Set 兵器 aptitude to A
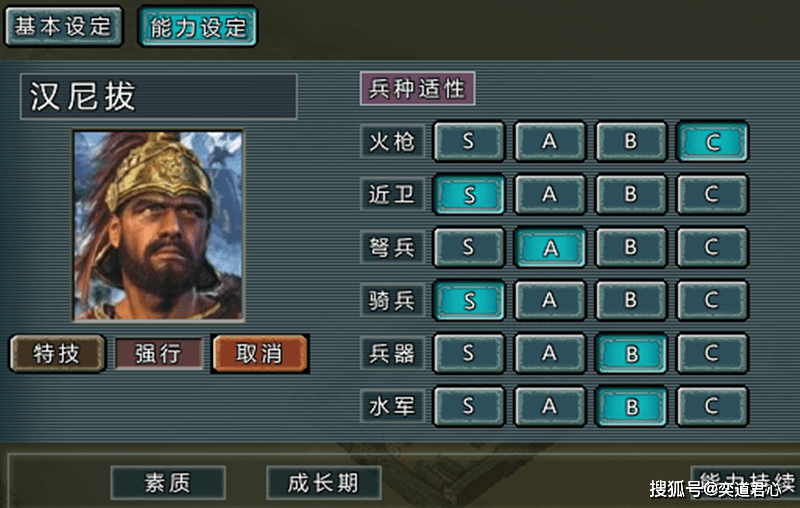 pyautogui.click(x=550, y=353)
